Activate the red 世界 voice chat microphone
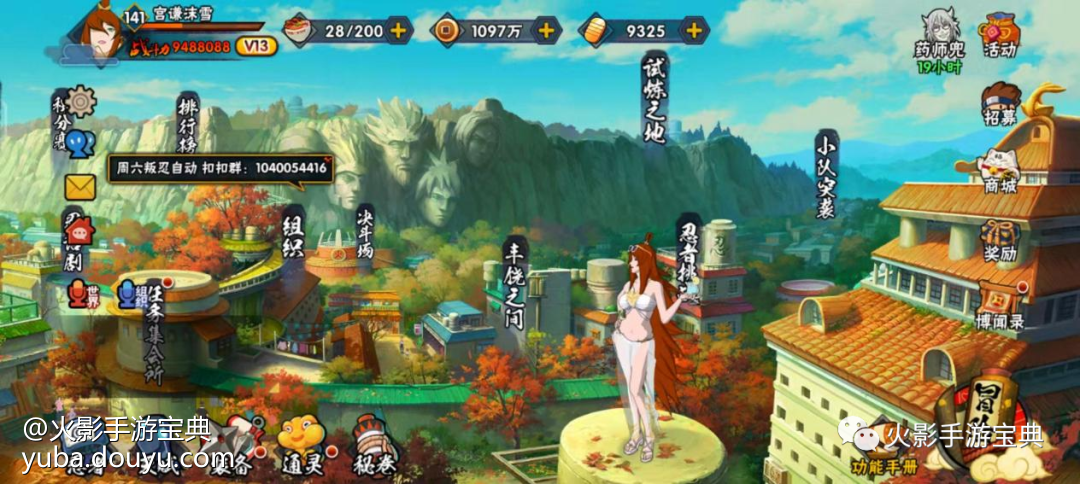The width and height of the screenshot is (1080, 484). pos(76,294)
